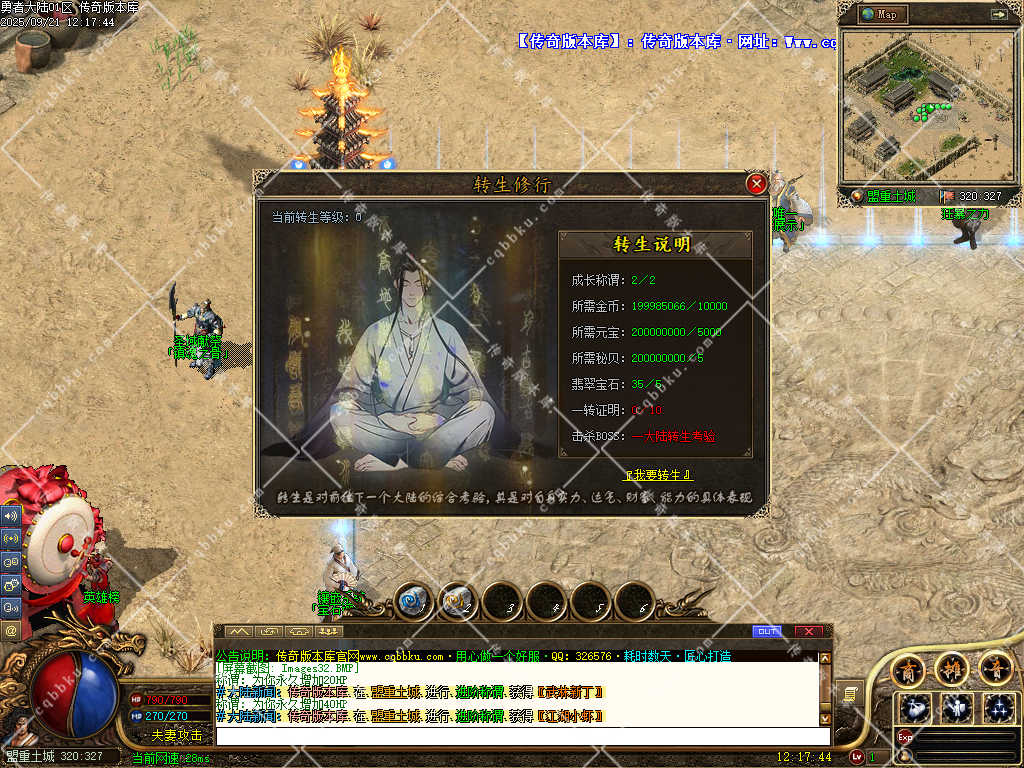
Task: Click the 我要转生 rebirth link
Action: [658, 475]
